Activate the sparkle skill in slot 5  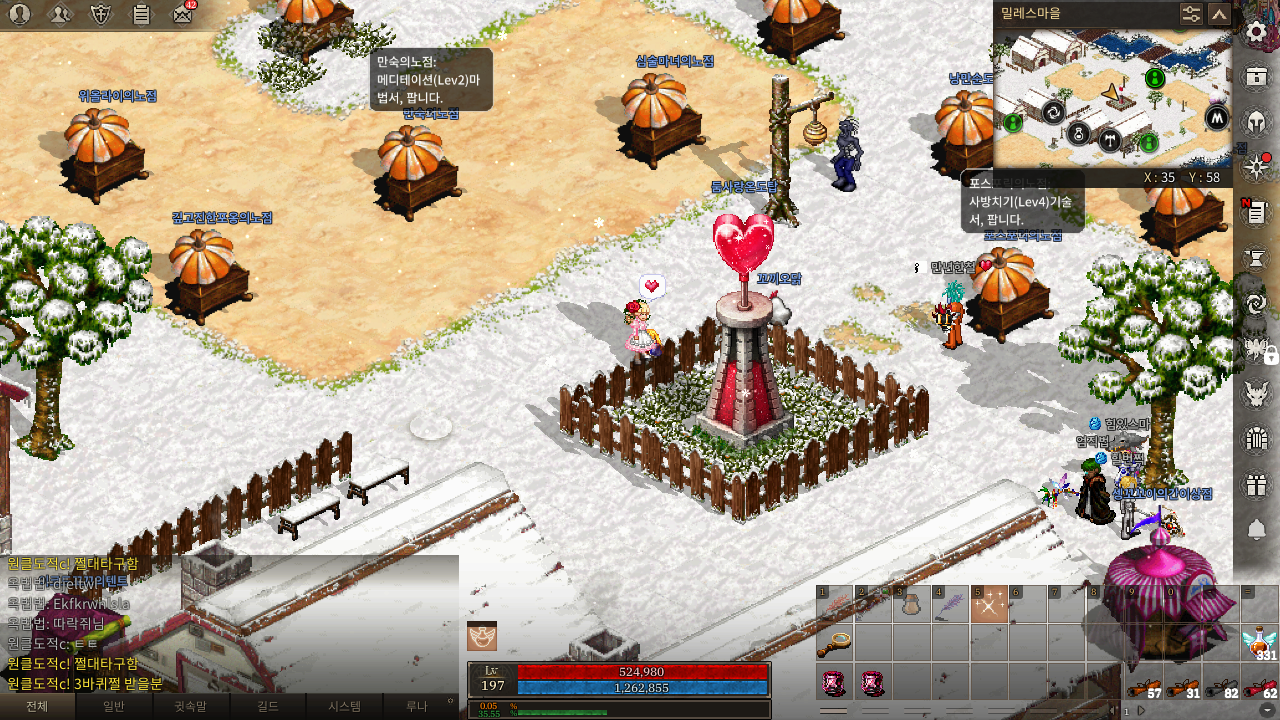coord(989,605)
